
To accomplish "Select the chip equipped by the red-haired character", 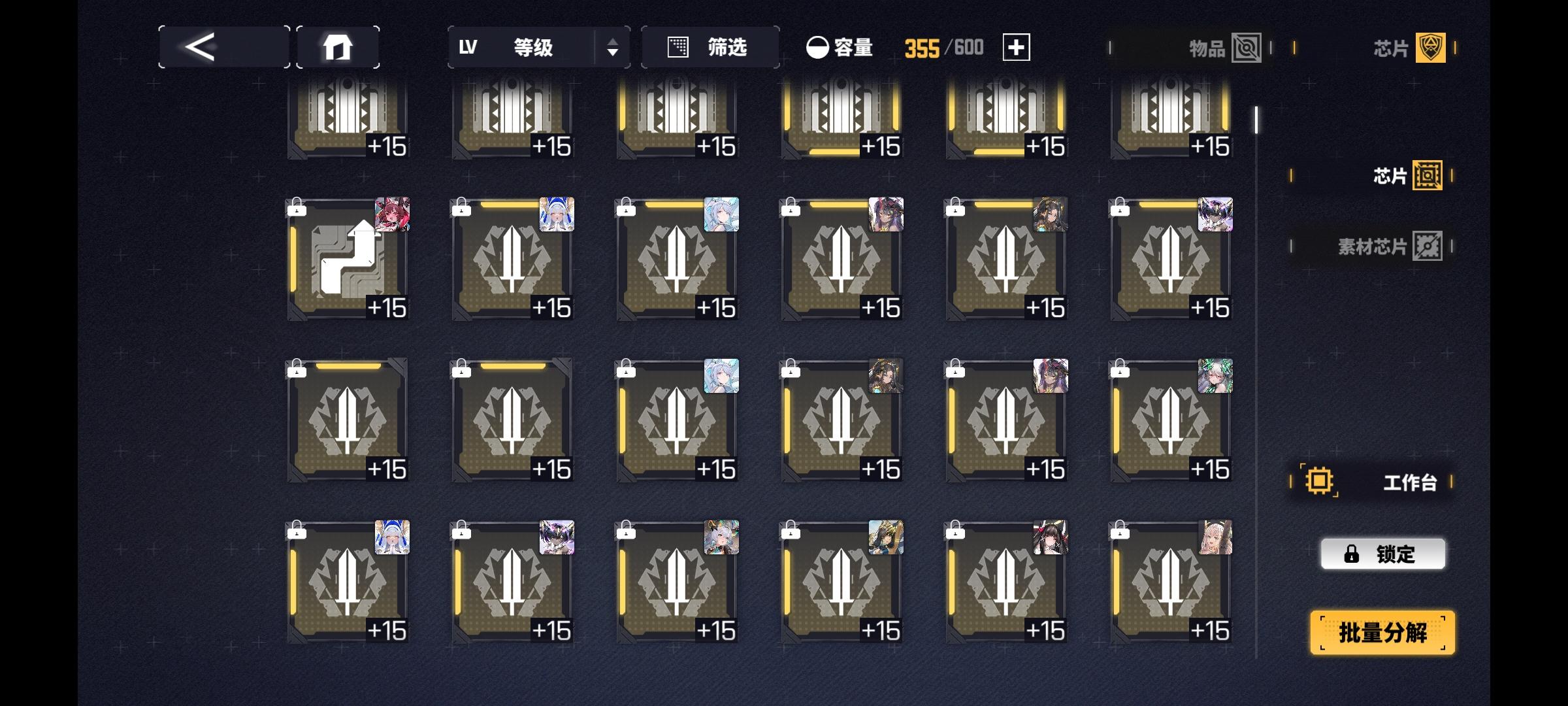I will pyautogui.click(x=350, y=261).
